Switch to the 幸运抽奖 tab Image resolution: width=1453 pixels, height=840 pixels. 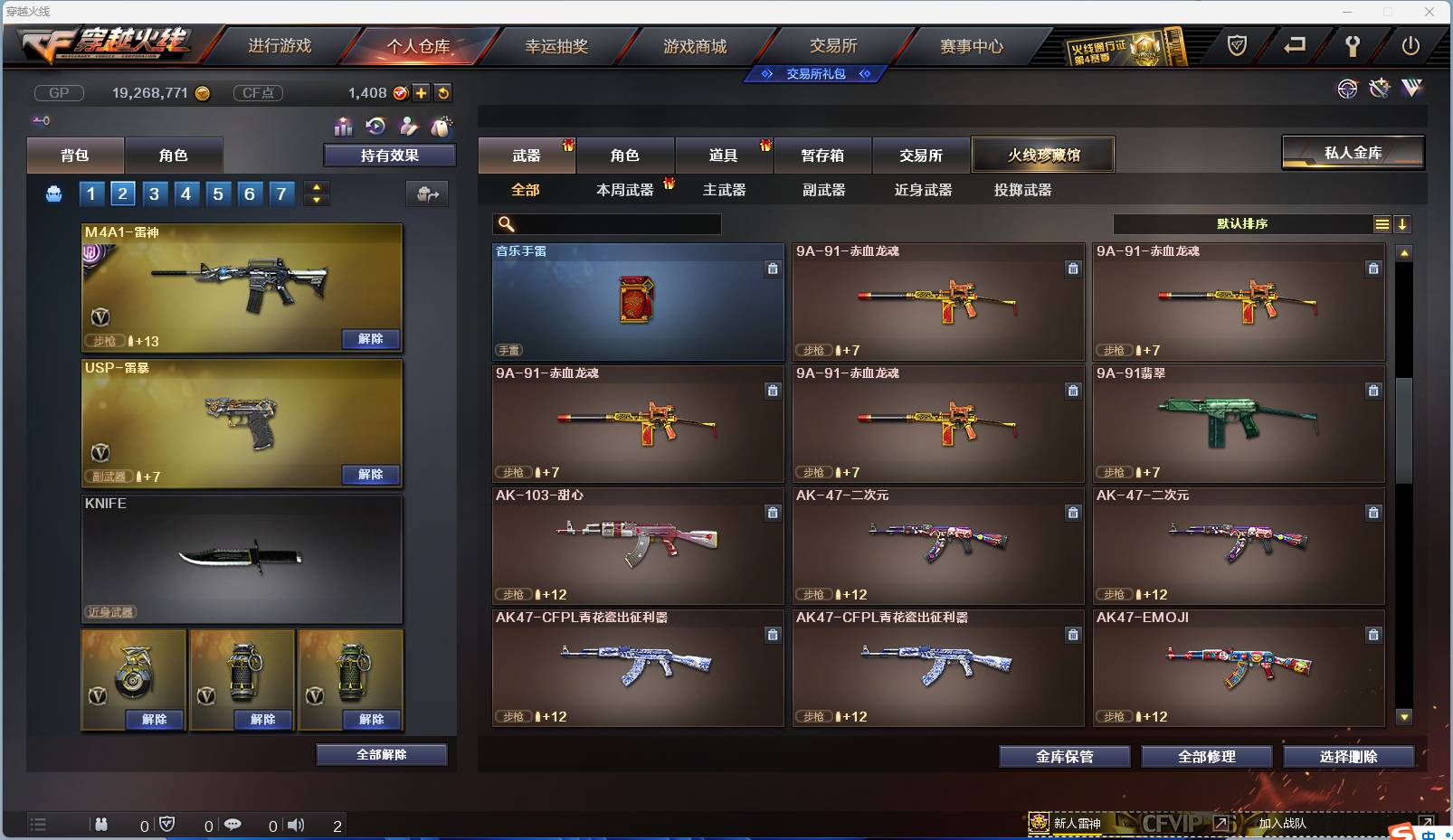[556, 46]
